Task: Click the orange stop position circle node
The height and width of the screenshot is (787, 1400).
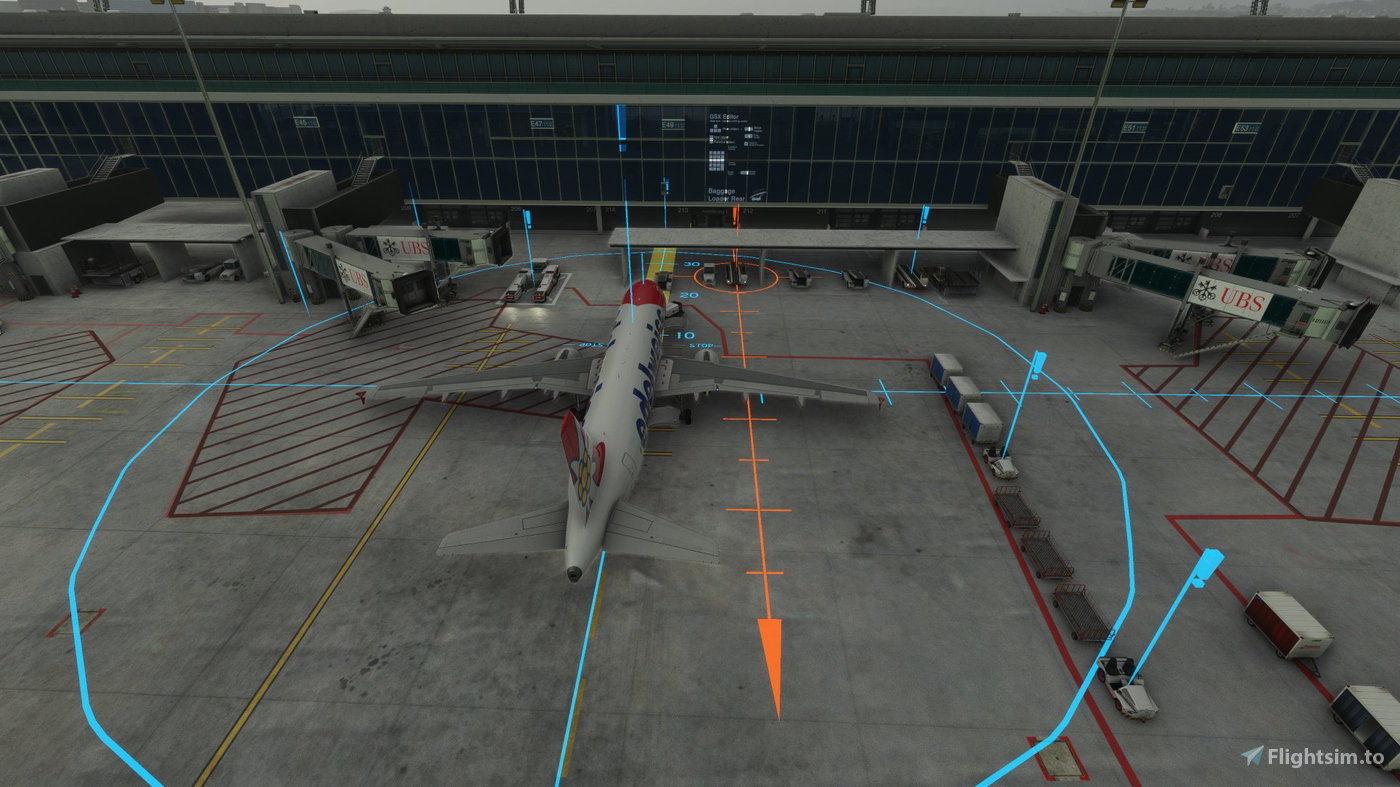Action: coord(736,277)
